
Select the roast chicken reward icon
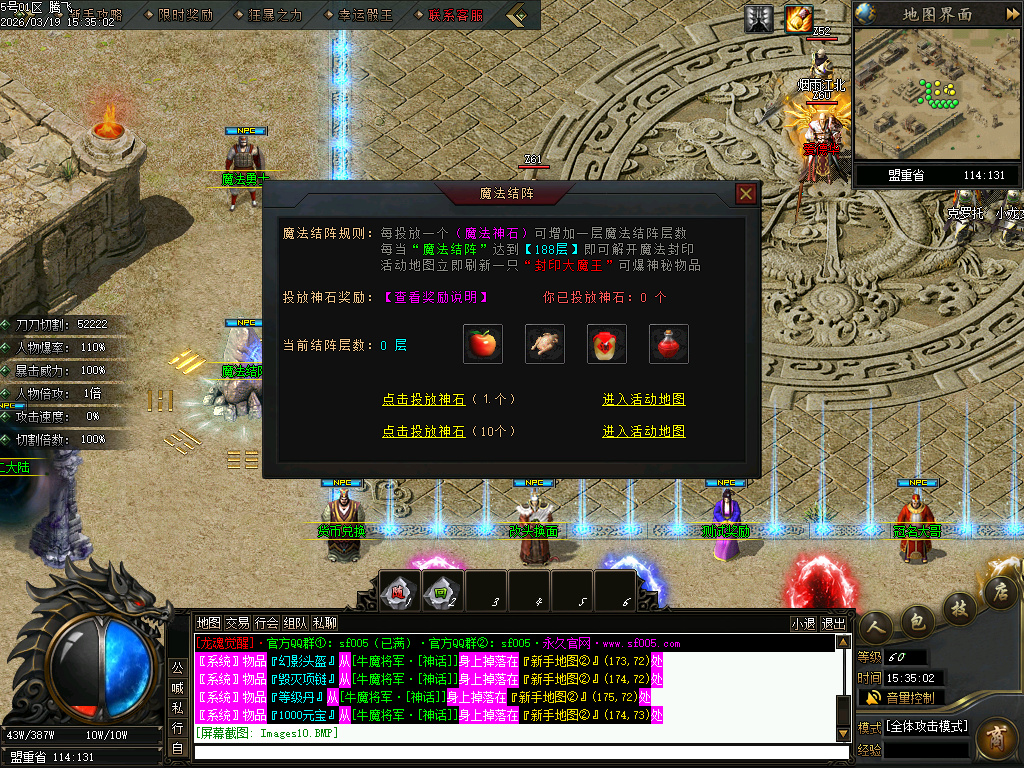point(544,344)
